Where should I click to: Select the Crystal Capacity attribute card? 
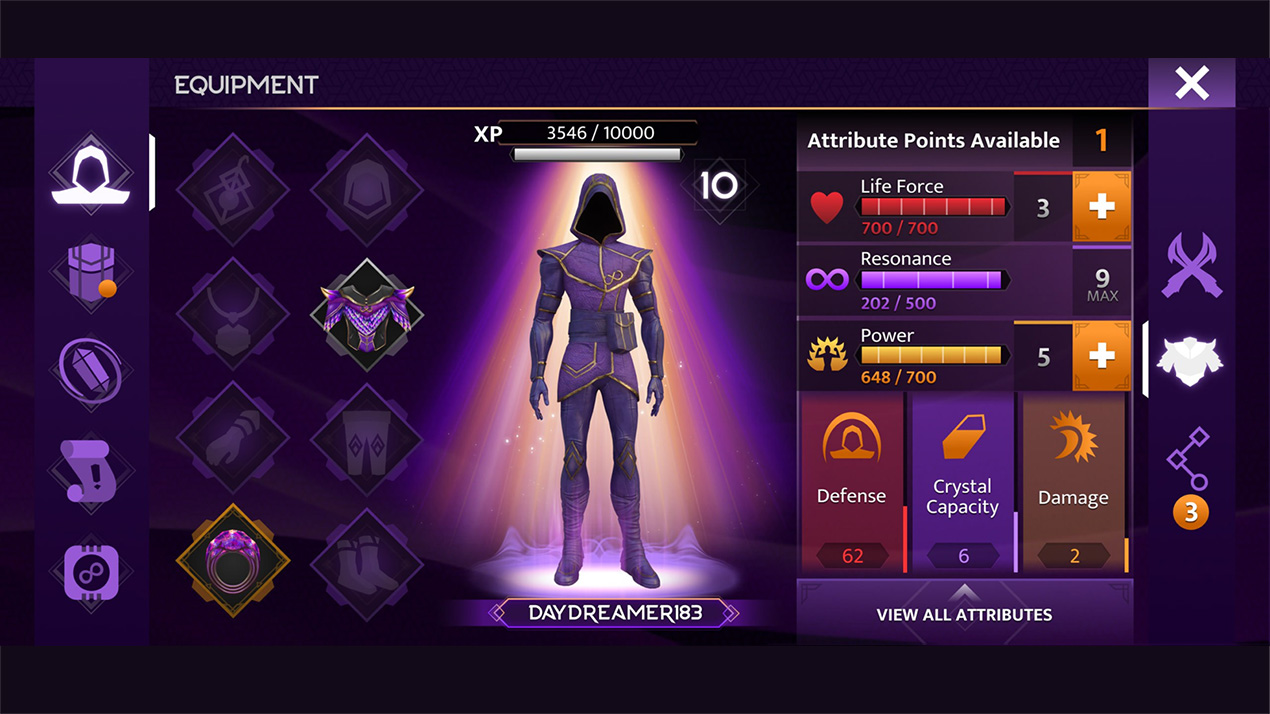(963, 482)
